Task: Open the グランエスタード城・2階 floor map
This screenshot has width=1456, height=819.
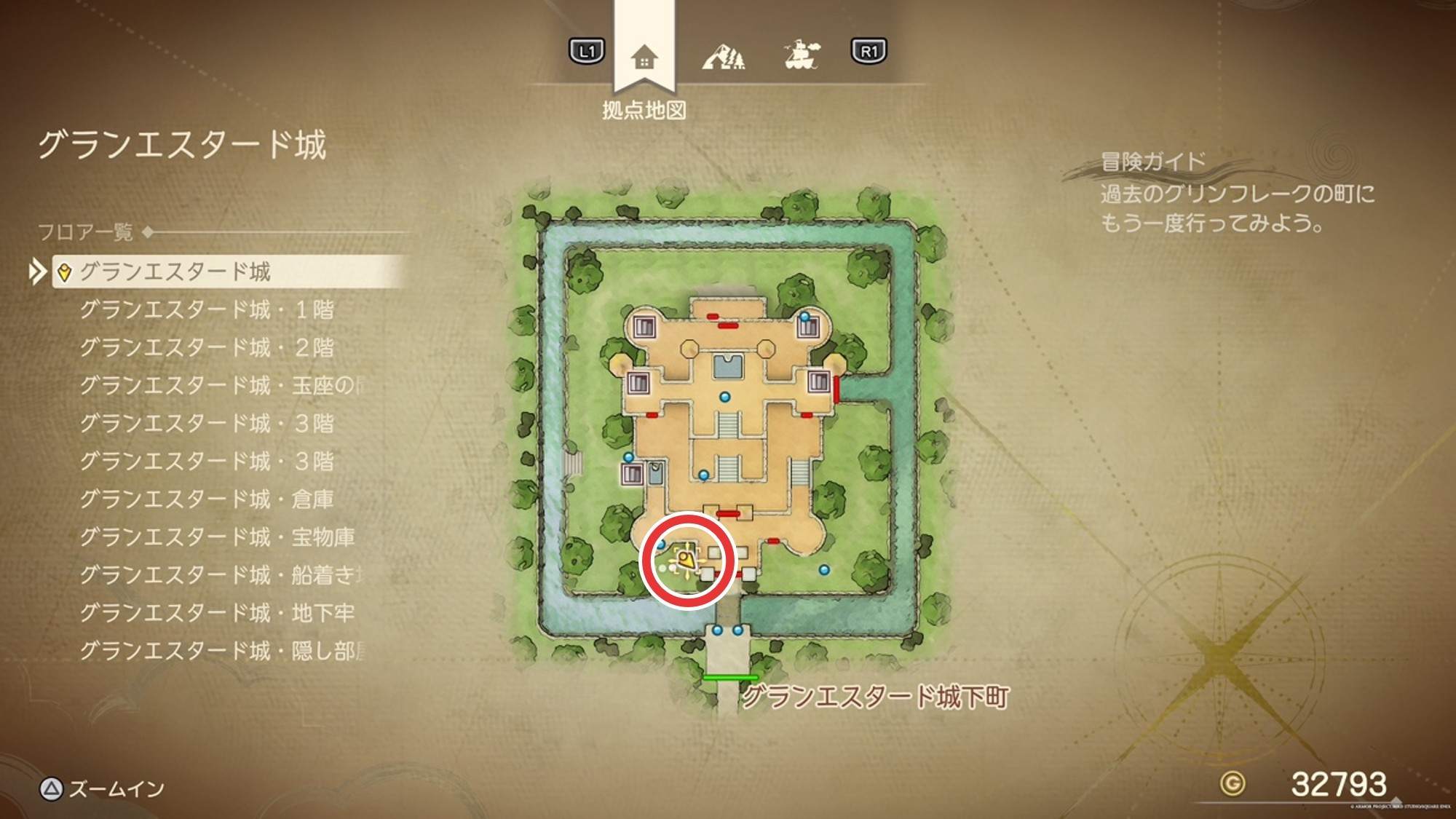Action: (x=207, y=347)
